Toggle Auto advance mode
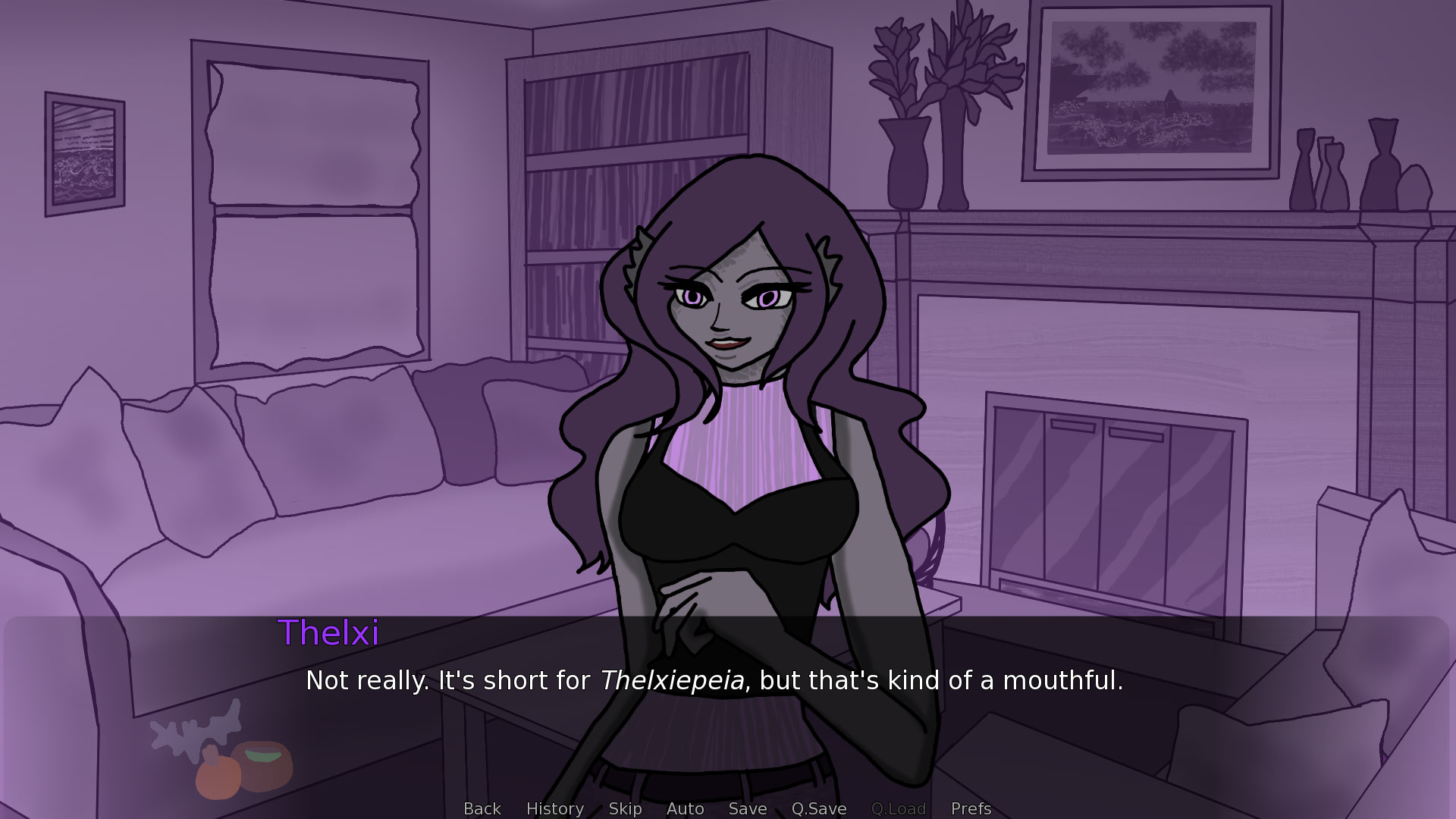 [685, 808]
